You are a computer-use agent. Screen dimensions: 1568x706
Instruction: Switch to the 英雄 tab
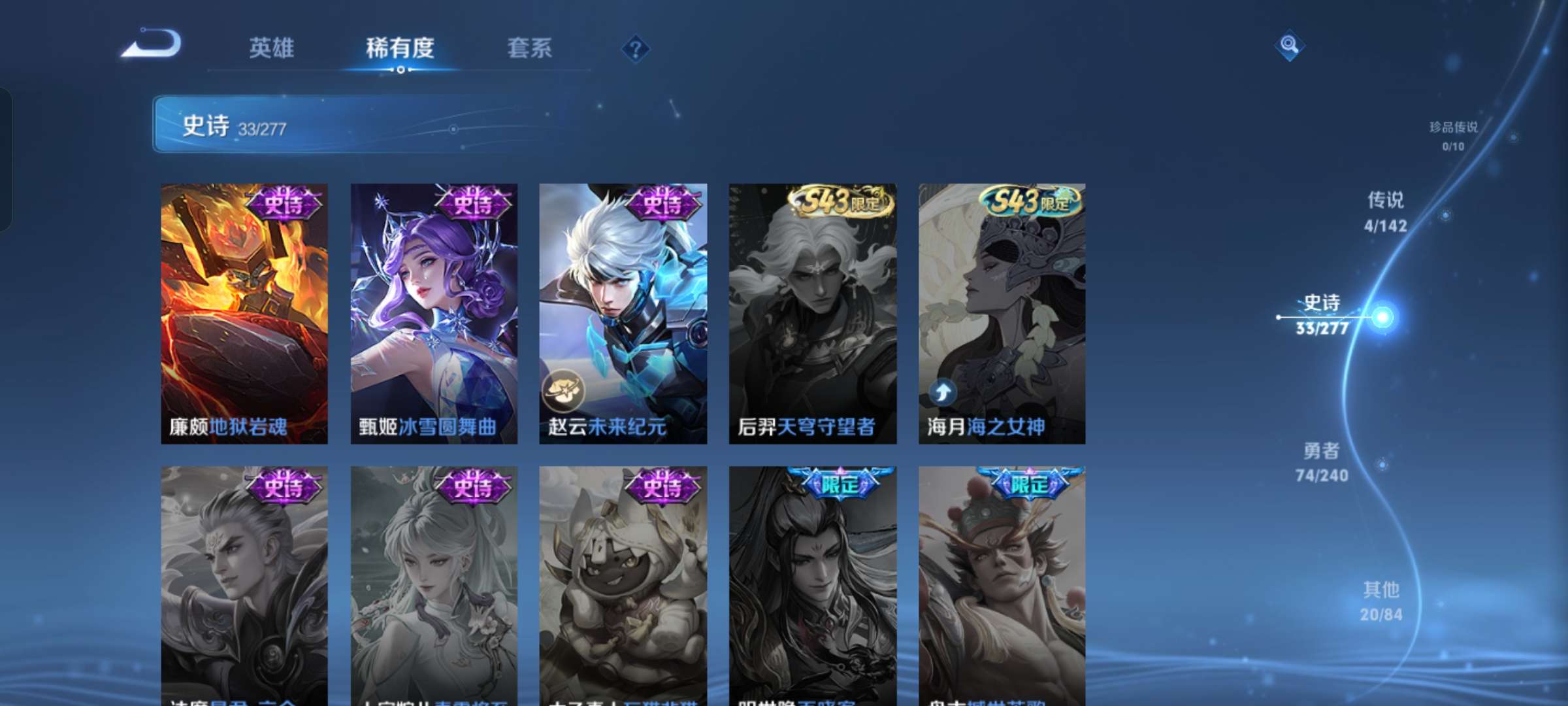coord(272,49)
